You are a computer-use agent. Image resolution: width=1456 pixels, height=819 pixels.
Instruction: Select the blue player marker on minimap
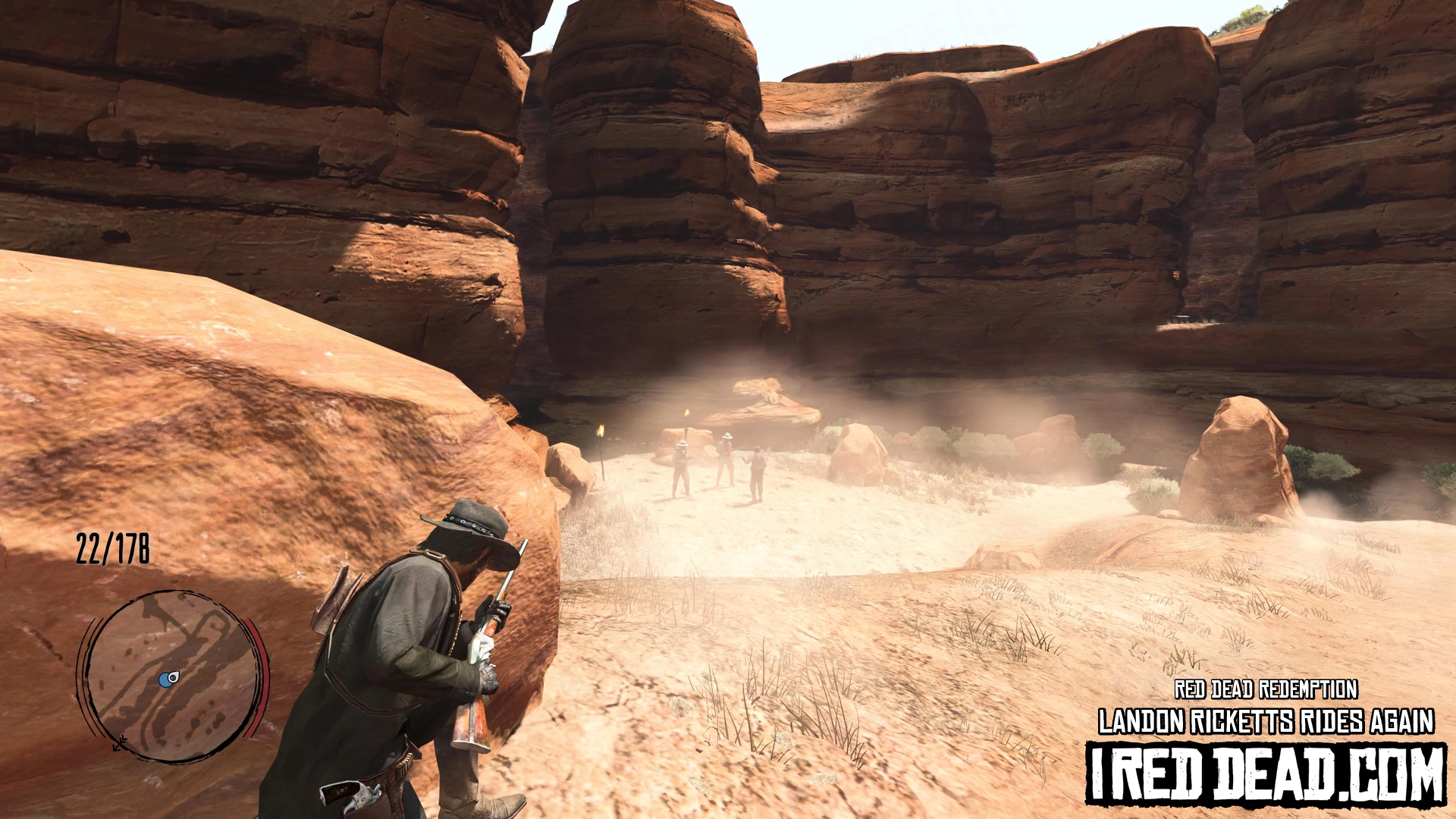168,679
